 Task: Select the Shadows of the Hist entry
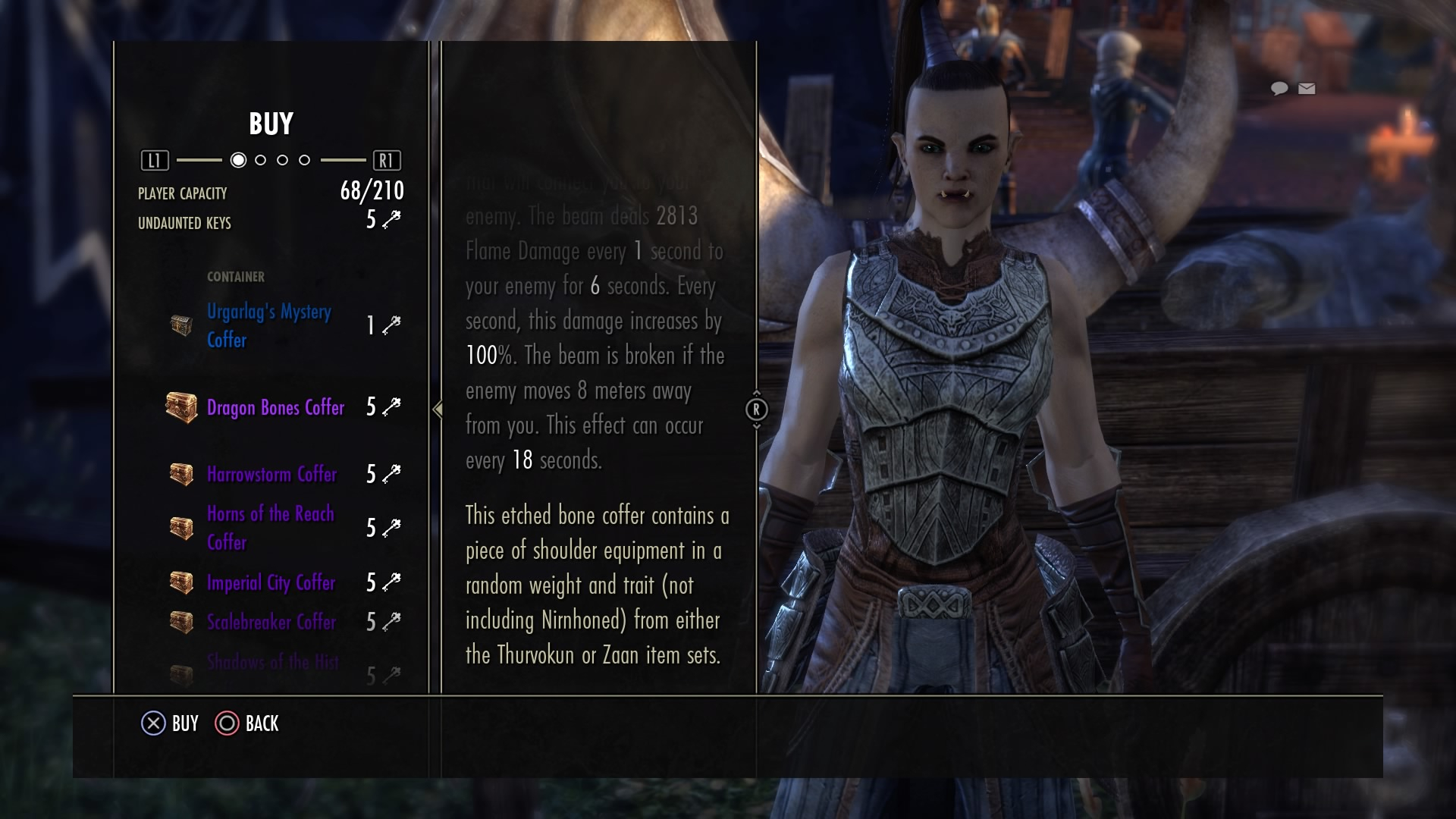[273, 664]
